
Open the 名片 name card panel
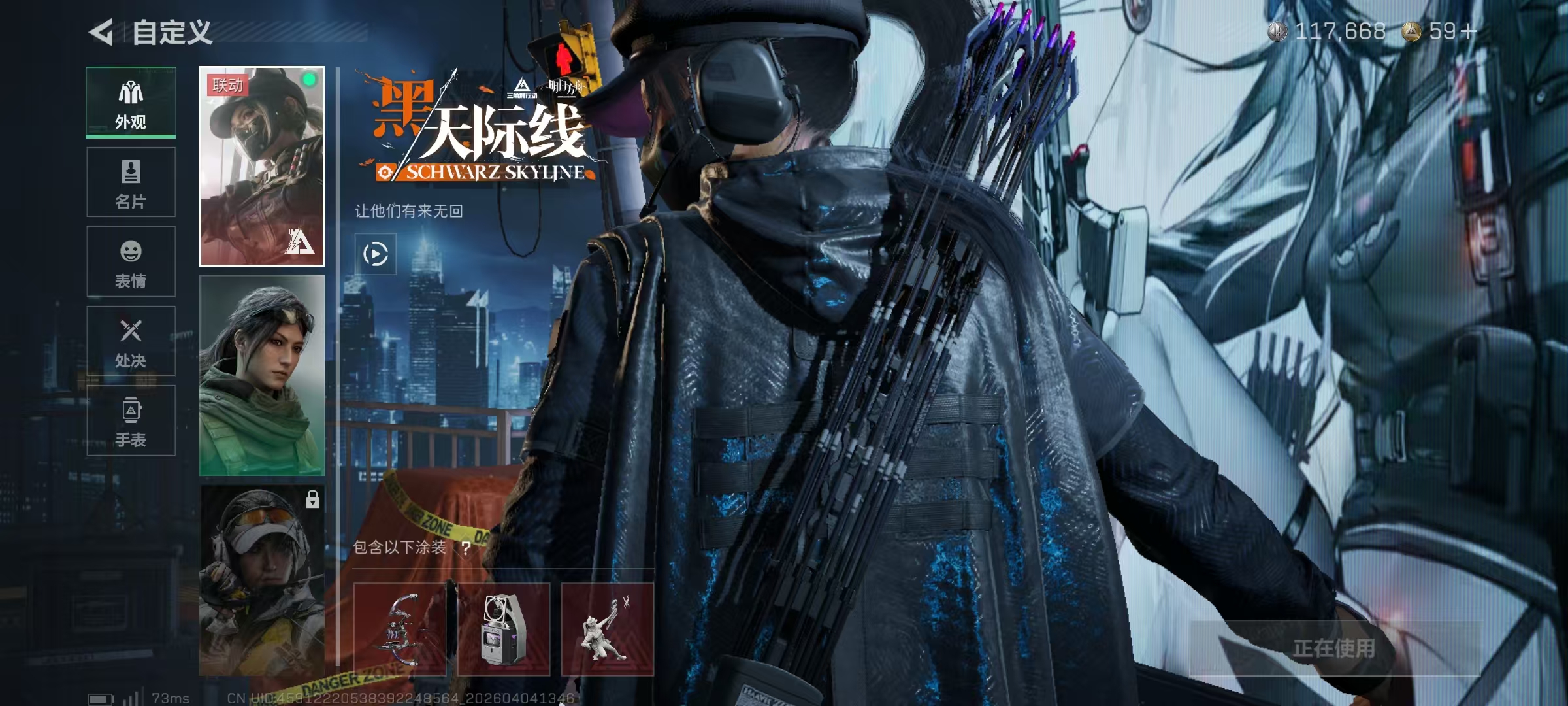(131, 171)
